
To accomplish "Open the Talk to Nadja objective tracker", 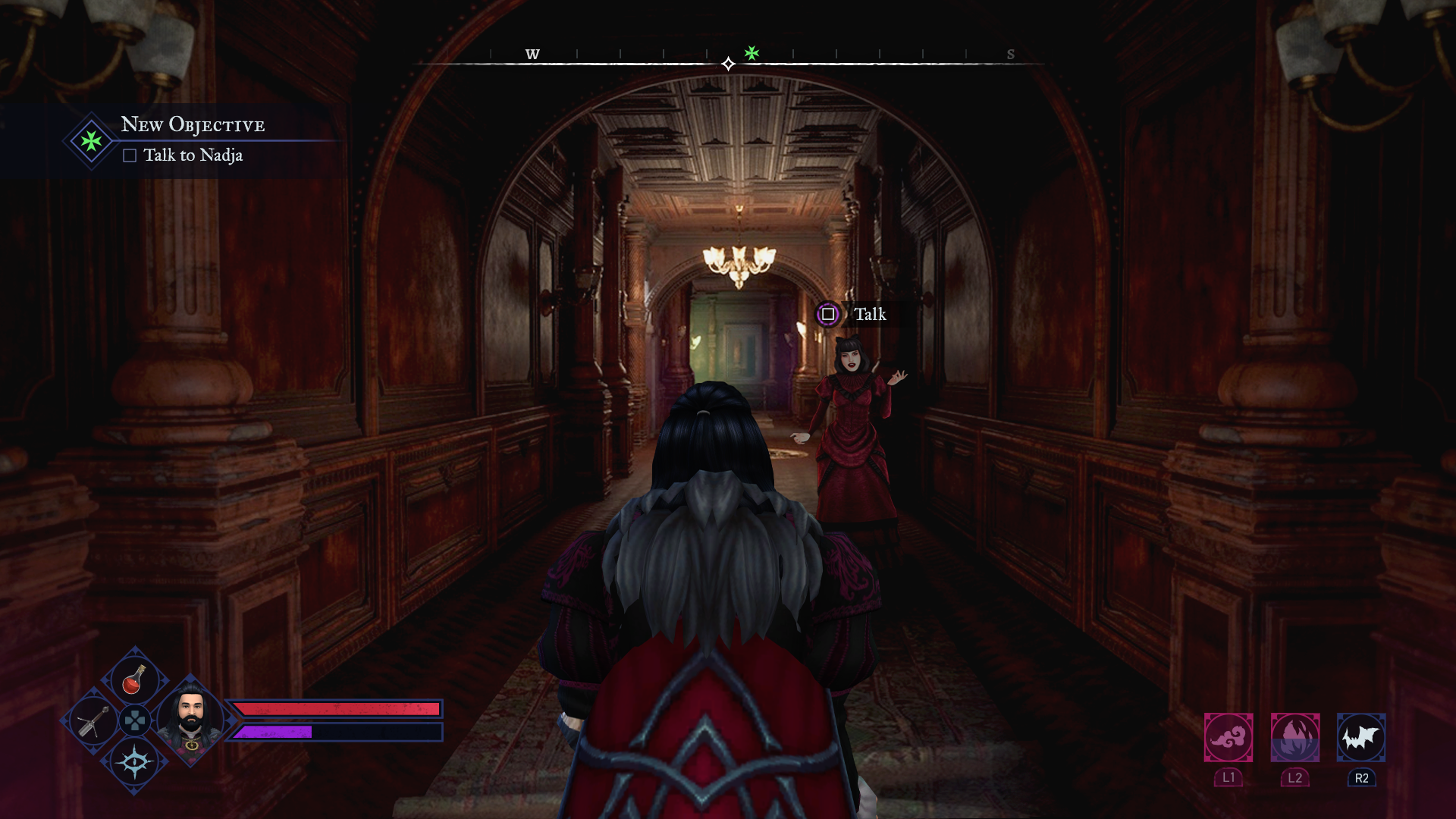I will pos(193,155).
